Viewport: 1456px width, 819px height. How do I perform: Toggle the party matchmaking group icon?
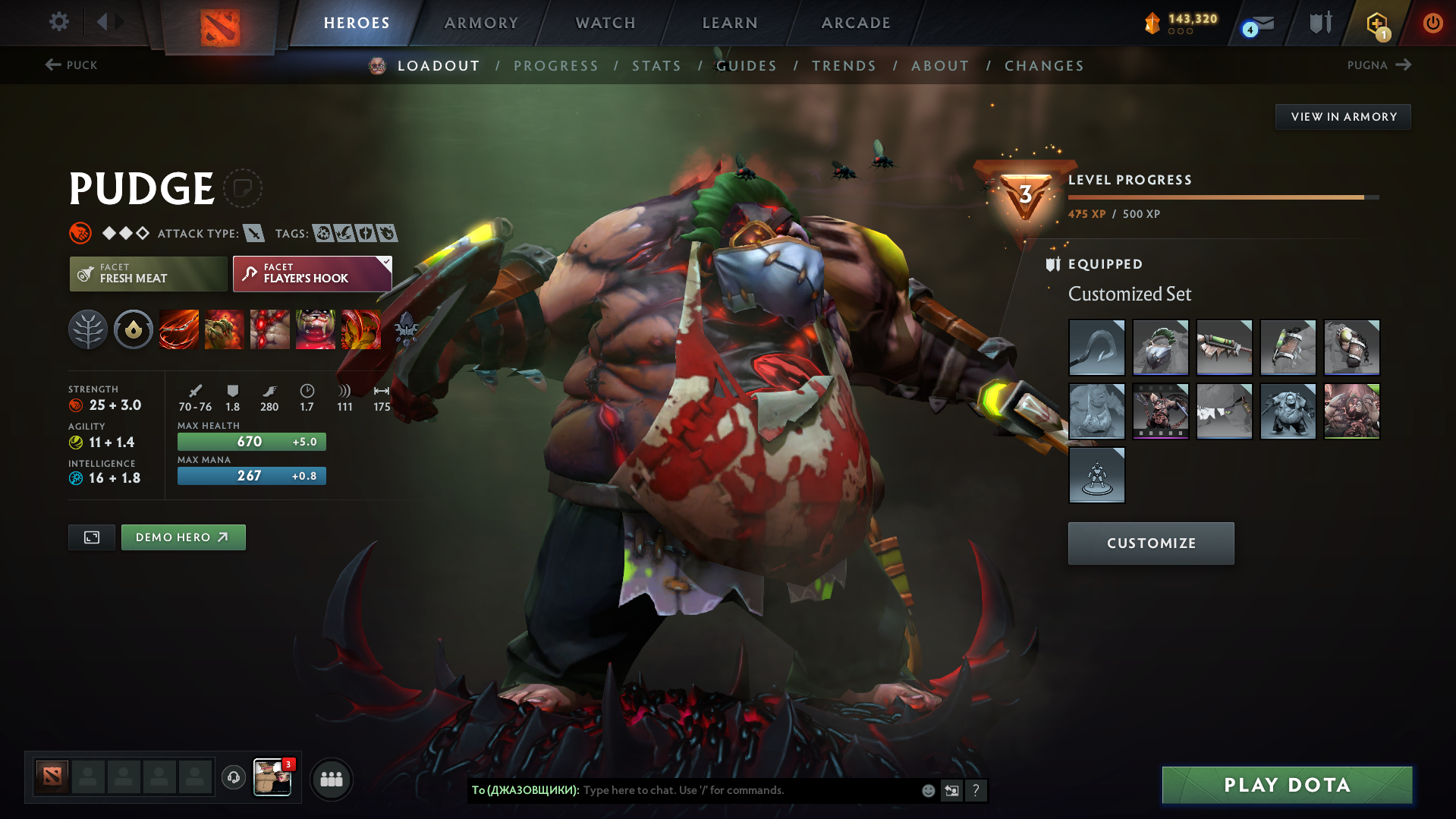[332, 780]
